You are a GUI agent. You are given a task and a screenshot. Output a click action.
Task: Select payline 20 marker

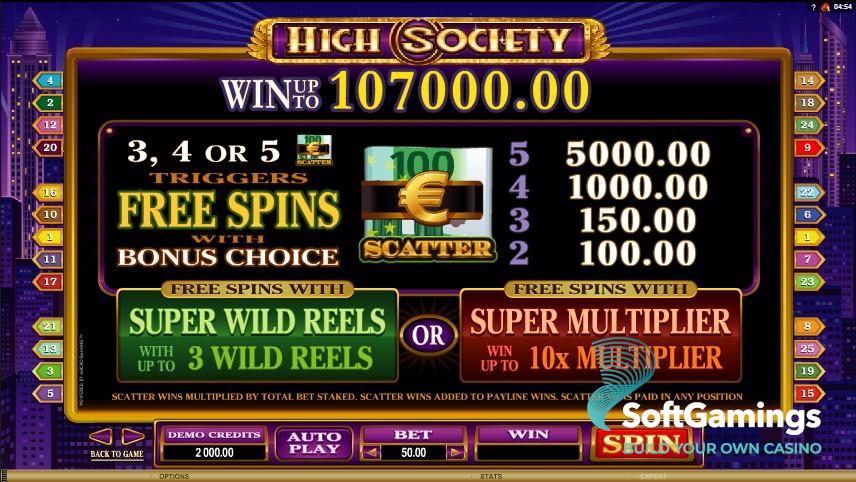pyautogui.click(x=47, y=147)
